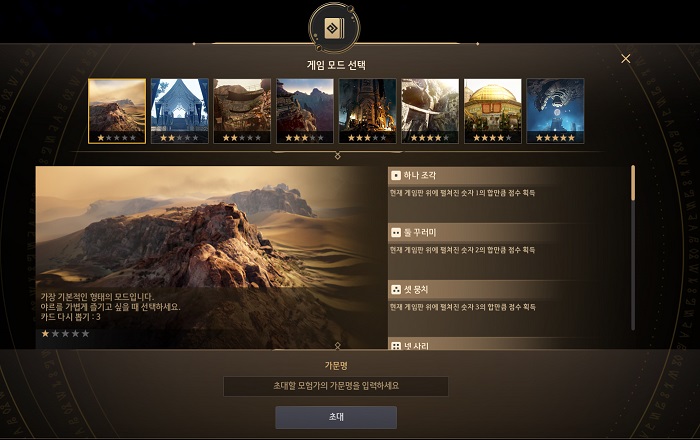Select the five-star dark blue mode thumbnail
Viewport: 700px width, 440px height.
tap(555, 110)
